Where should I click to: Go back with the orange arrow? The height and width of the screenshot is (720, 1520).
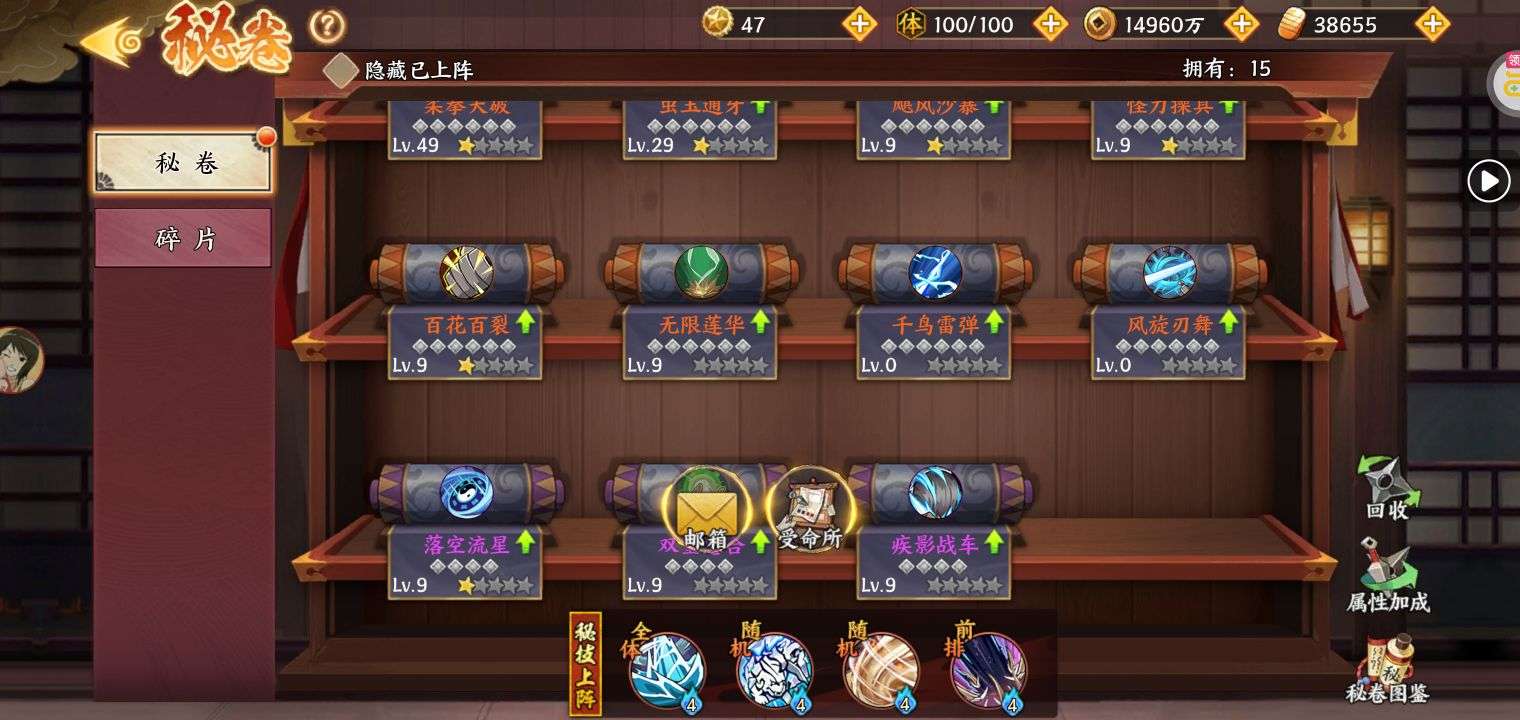coord(110,42)
